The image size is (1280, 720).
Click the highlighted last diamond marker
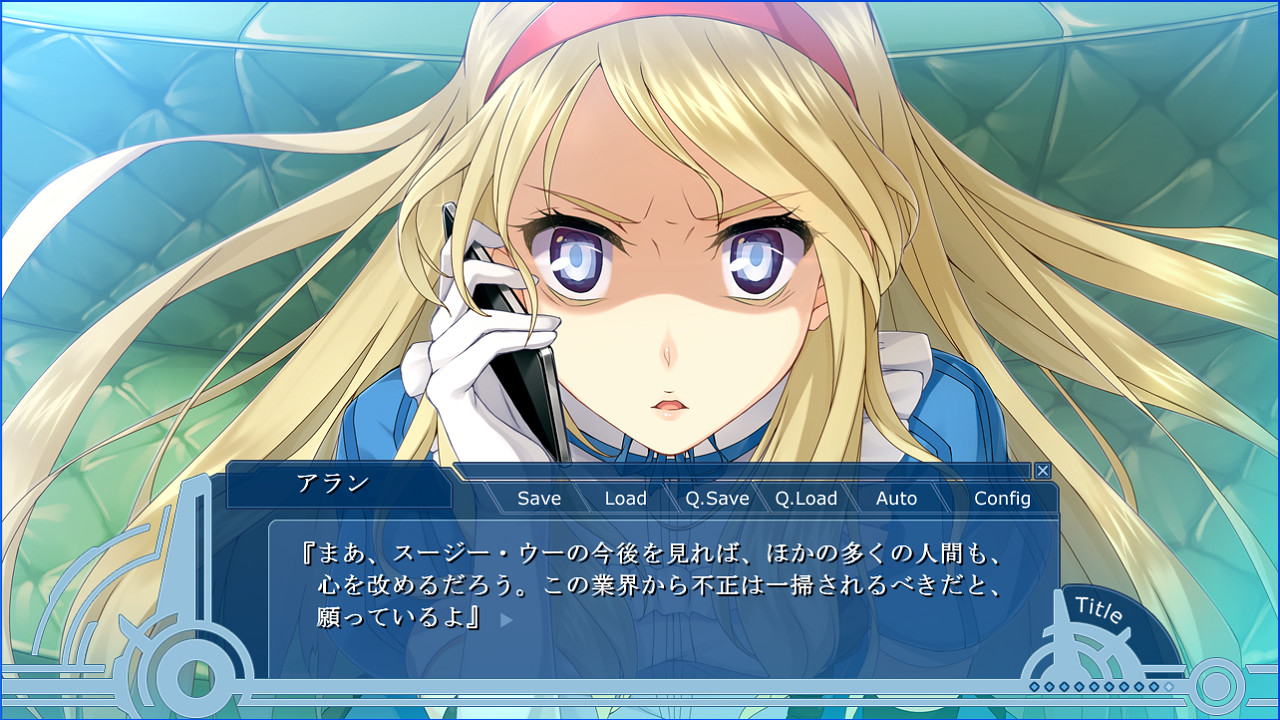tap(1168, 686)
